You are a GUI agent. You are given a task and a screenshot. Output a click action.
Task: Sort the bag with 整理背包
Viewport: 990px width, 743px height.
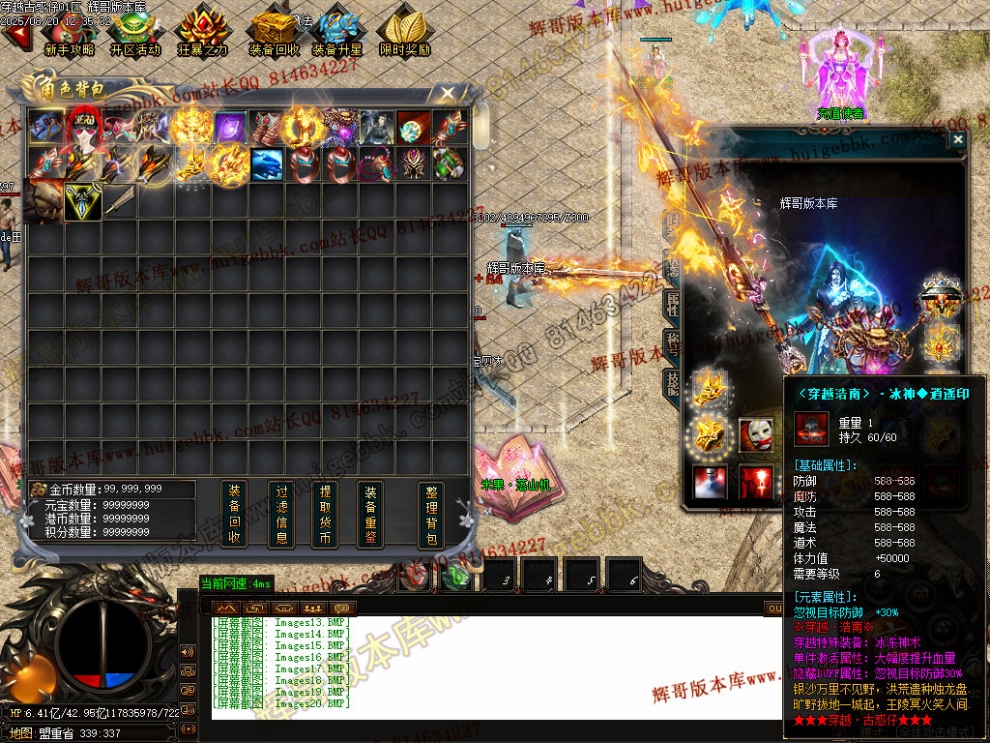(x=431, y=514)
